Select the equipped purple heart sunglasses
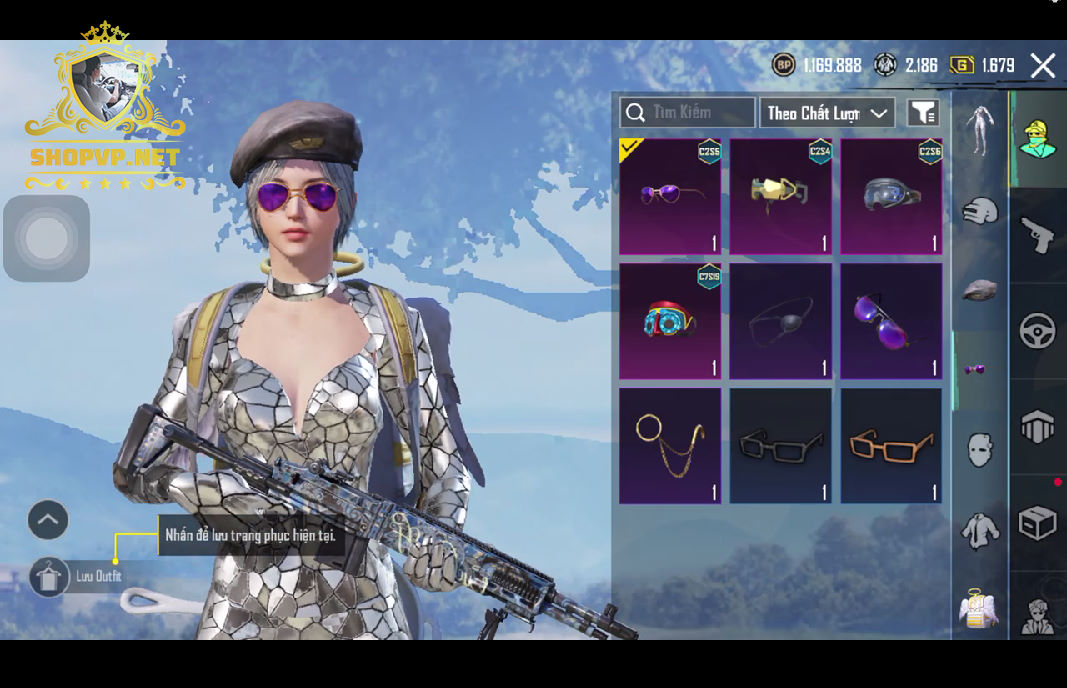This screenshot has height=688, width=1067. (670, 196)
